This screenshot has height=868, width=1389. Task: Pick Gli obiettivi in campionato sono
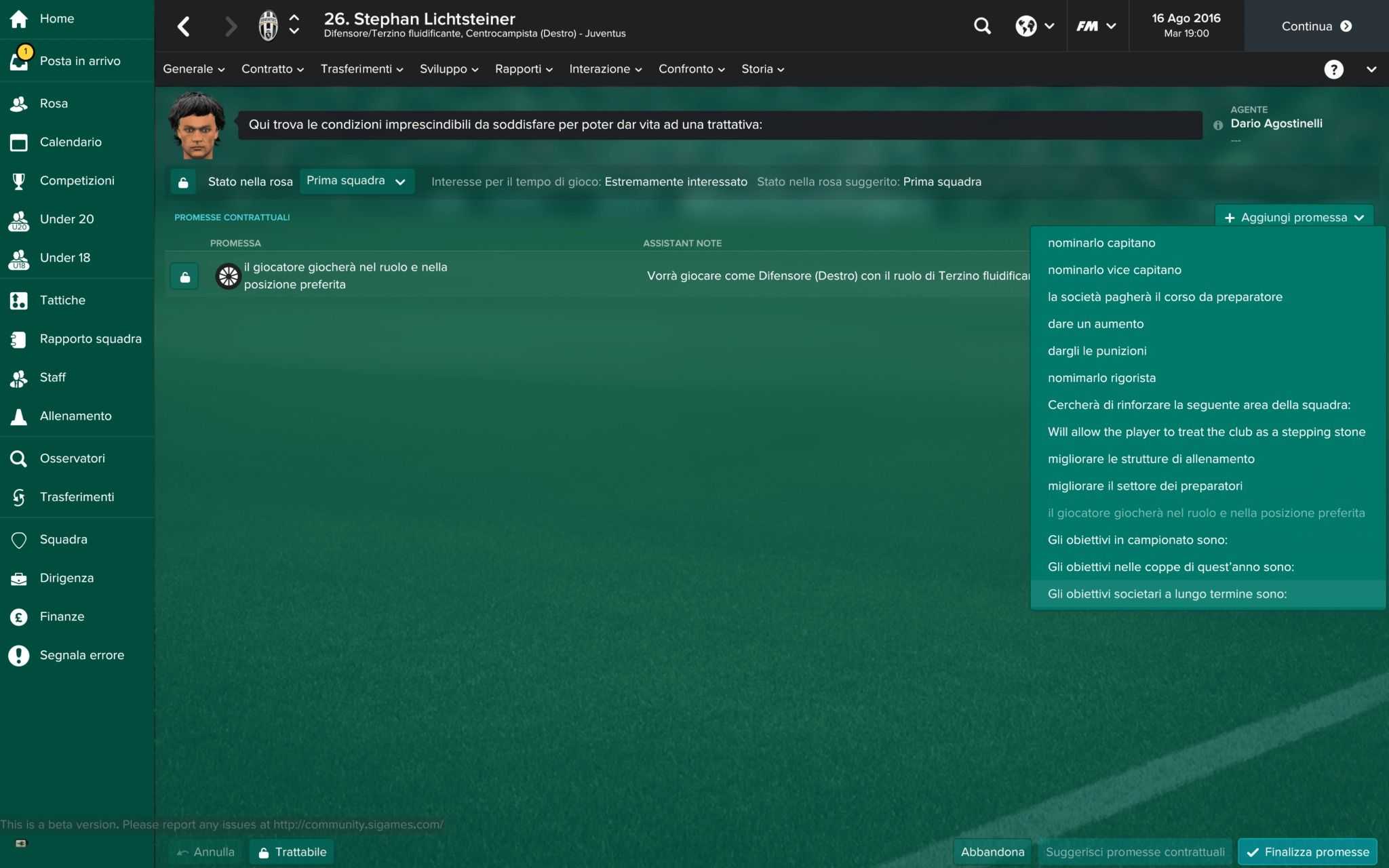click(1137, 540)
